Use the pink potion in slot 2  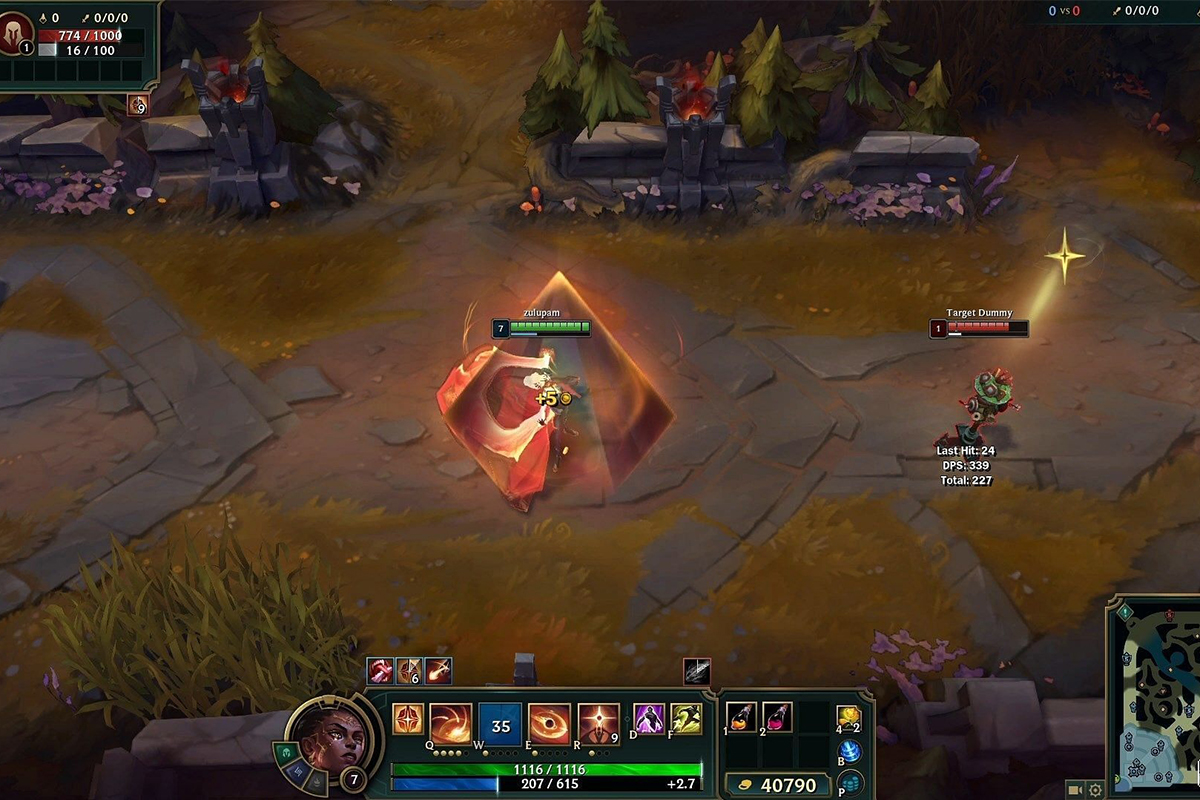coord(777,717)
